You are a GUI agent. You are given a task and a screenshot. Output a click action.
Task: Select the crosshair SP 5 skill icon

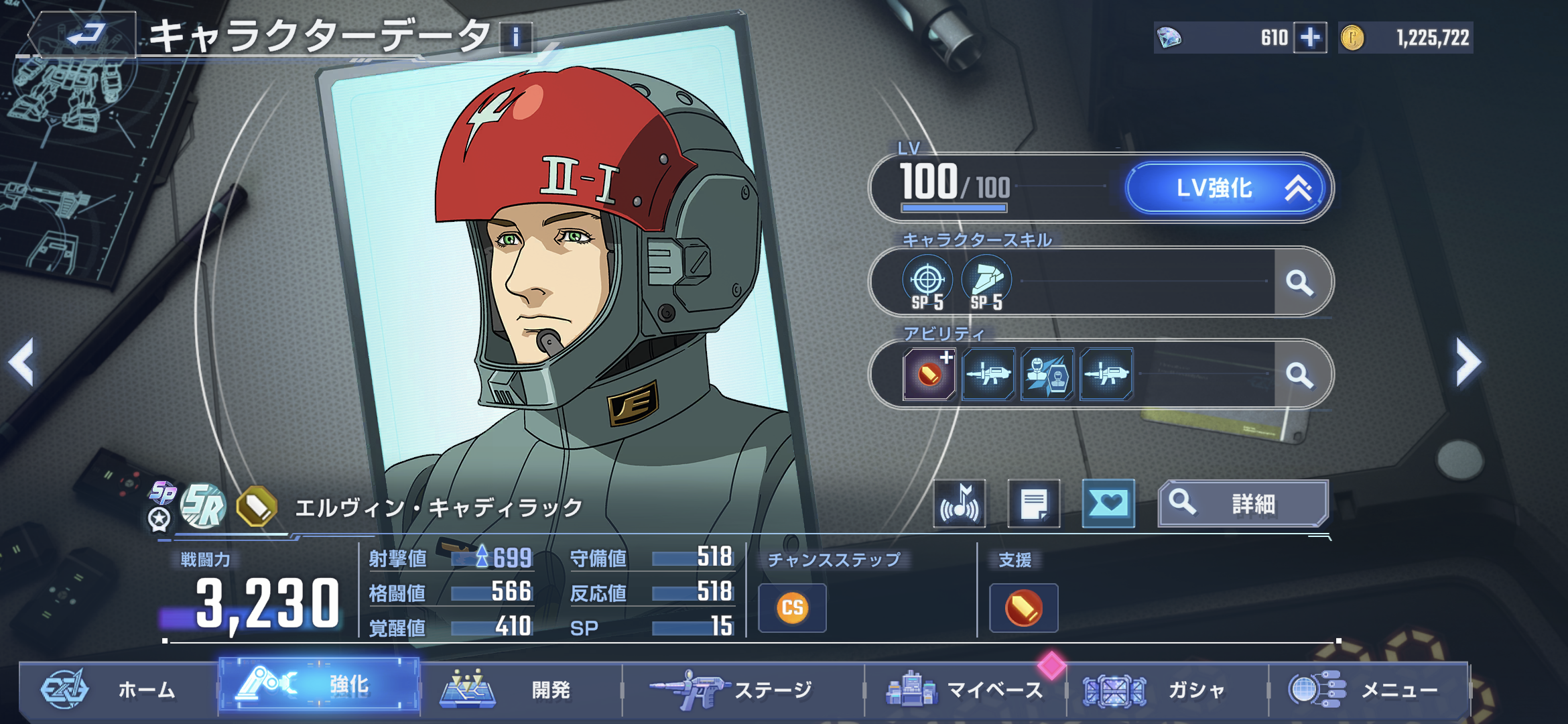(927, 282)
